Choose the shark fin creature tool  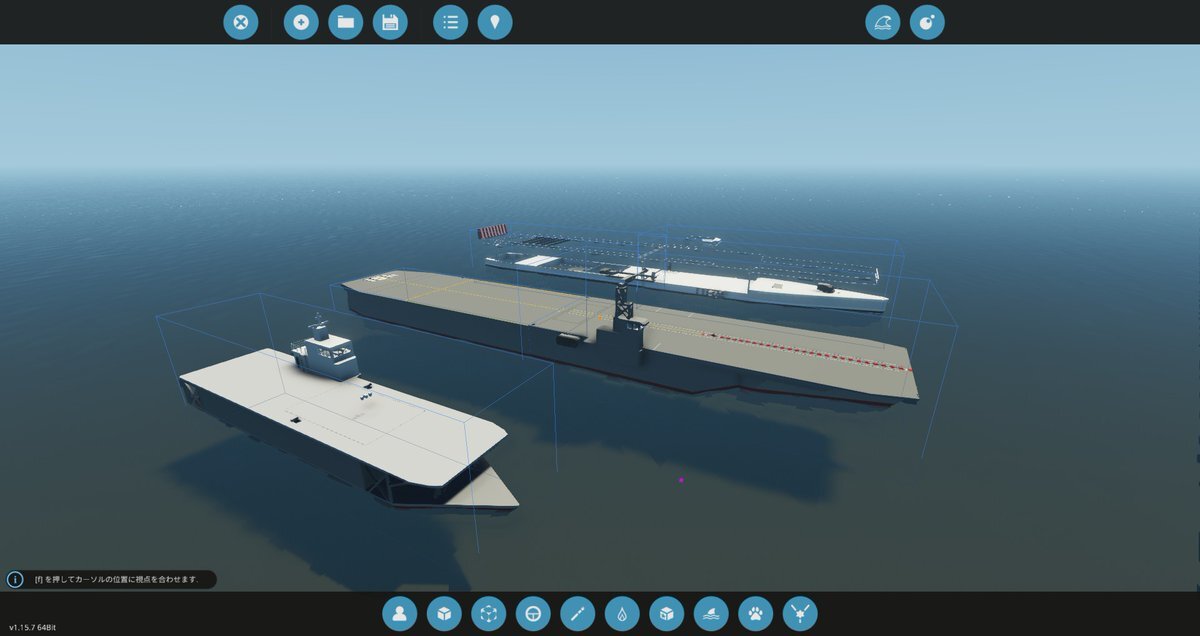click(711, 613)
